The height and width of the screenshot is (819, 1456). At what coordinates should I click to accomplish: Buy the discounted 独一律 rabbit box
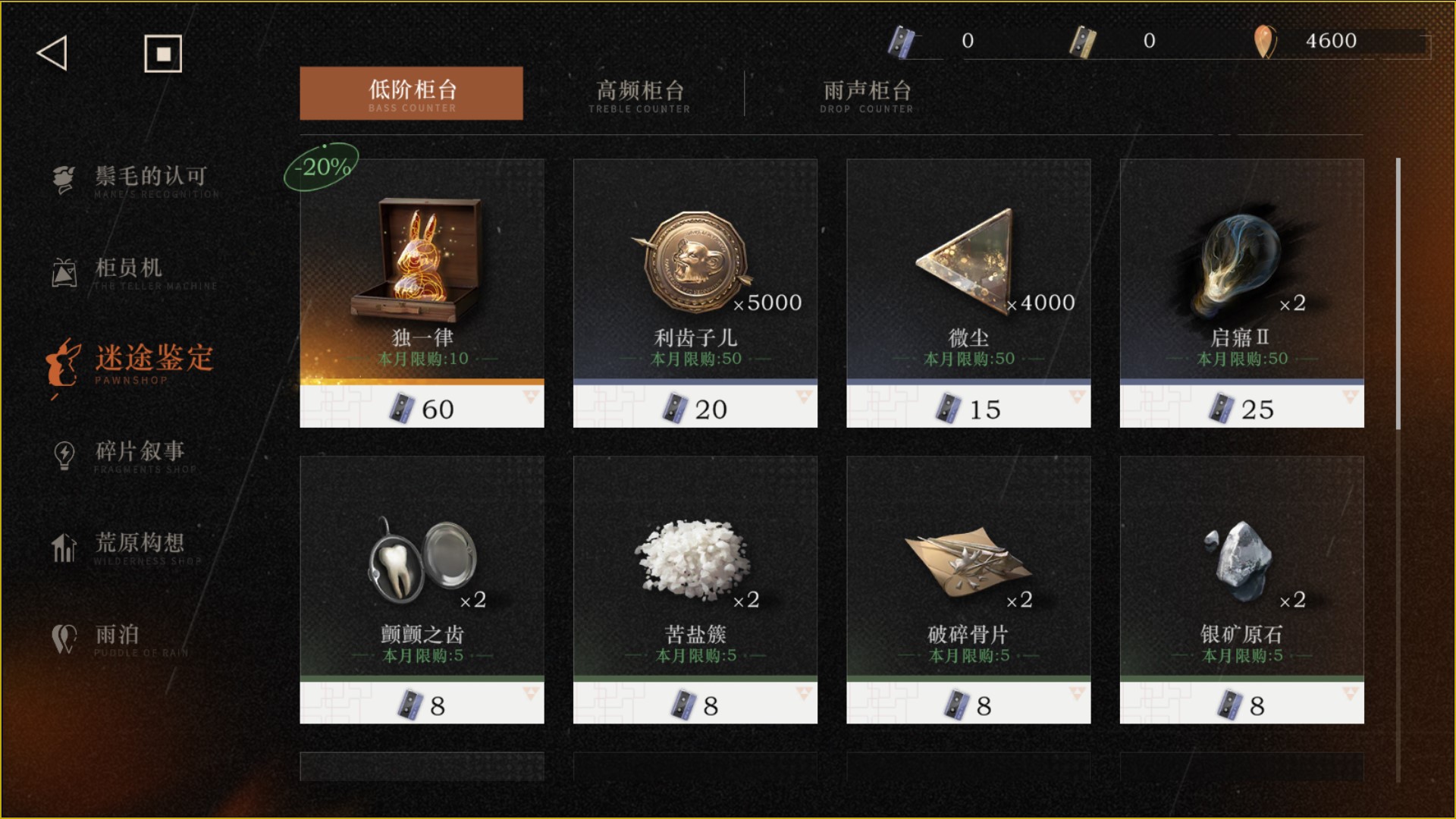(x=422, y=293)
